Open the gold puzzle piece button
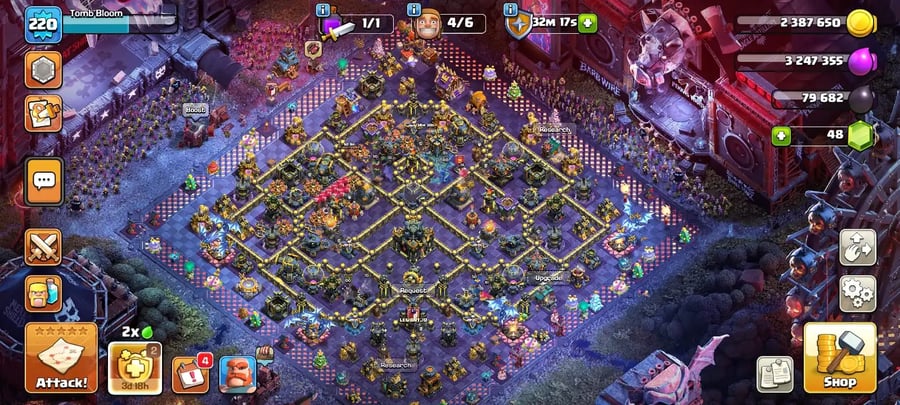900x405 pixels. [x=43, y=114]
